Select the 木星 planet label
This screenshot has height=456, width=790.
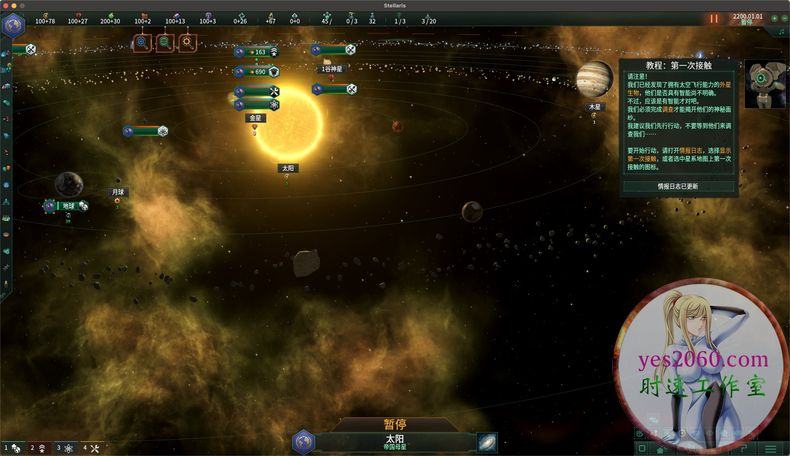595,106
